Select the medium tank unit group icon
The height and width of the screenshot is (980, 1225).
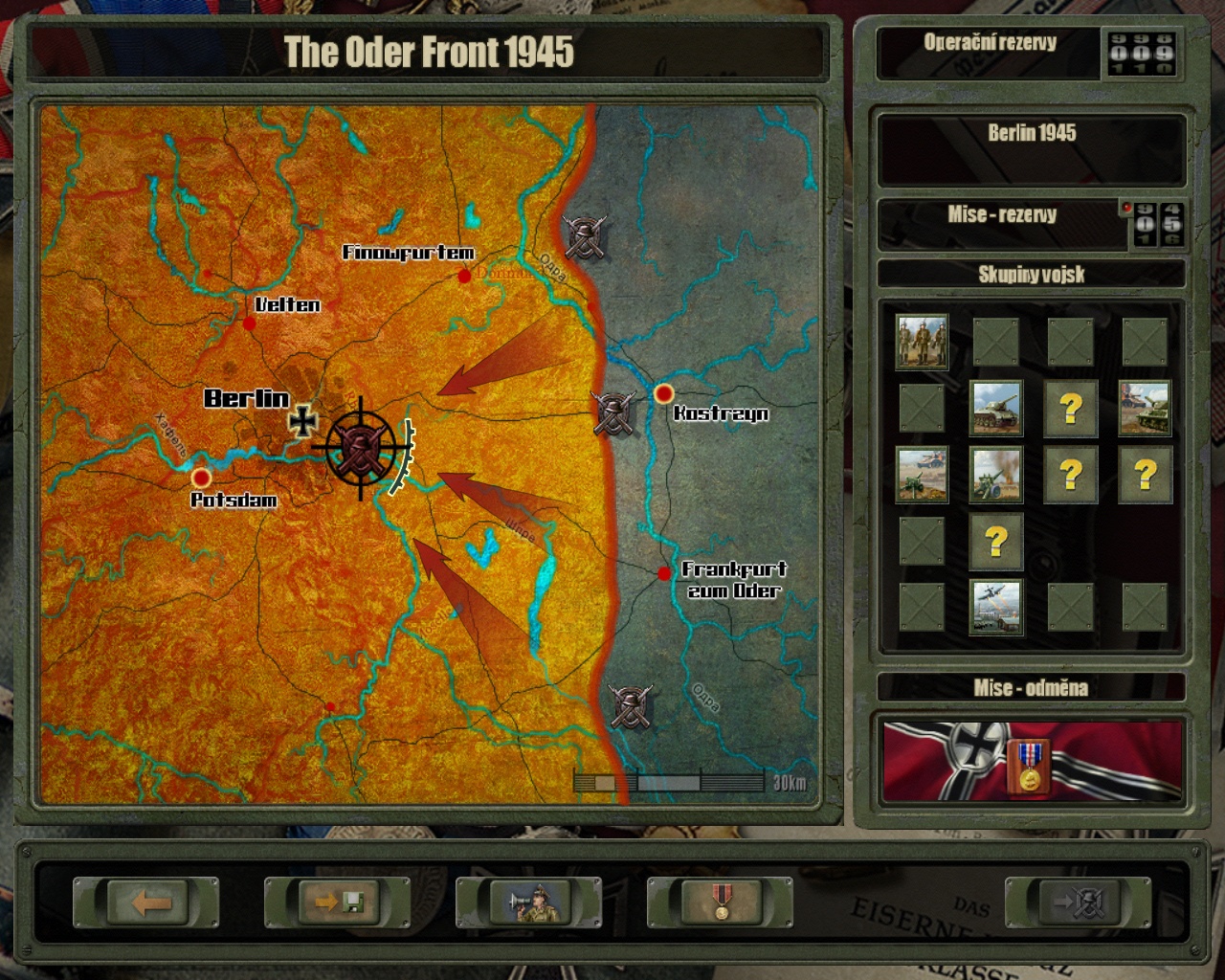pos(996,410)
